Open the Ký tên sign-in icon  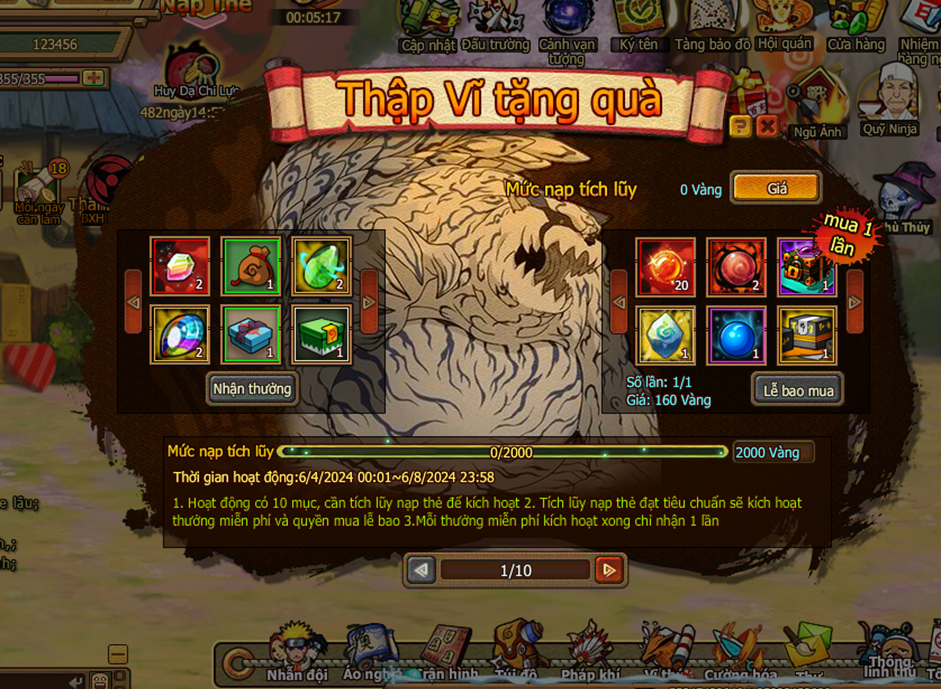(x=639, y=27)
